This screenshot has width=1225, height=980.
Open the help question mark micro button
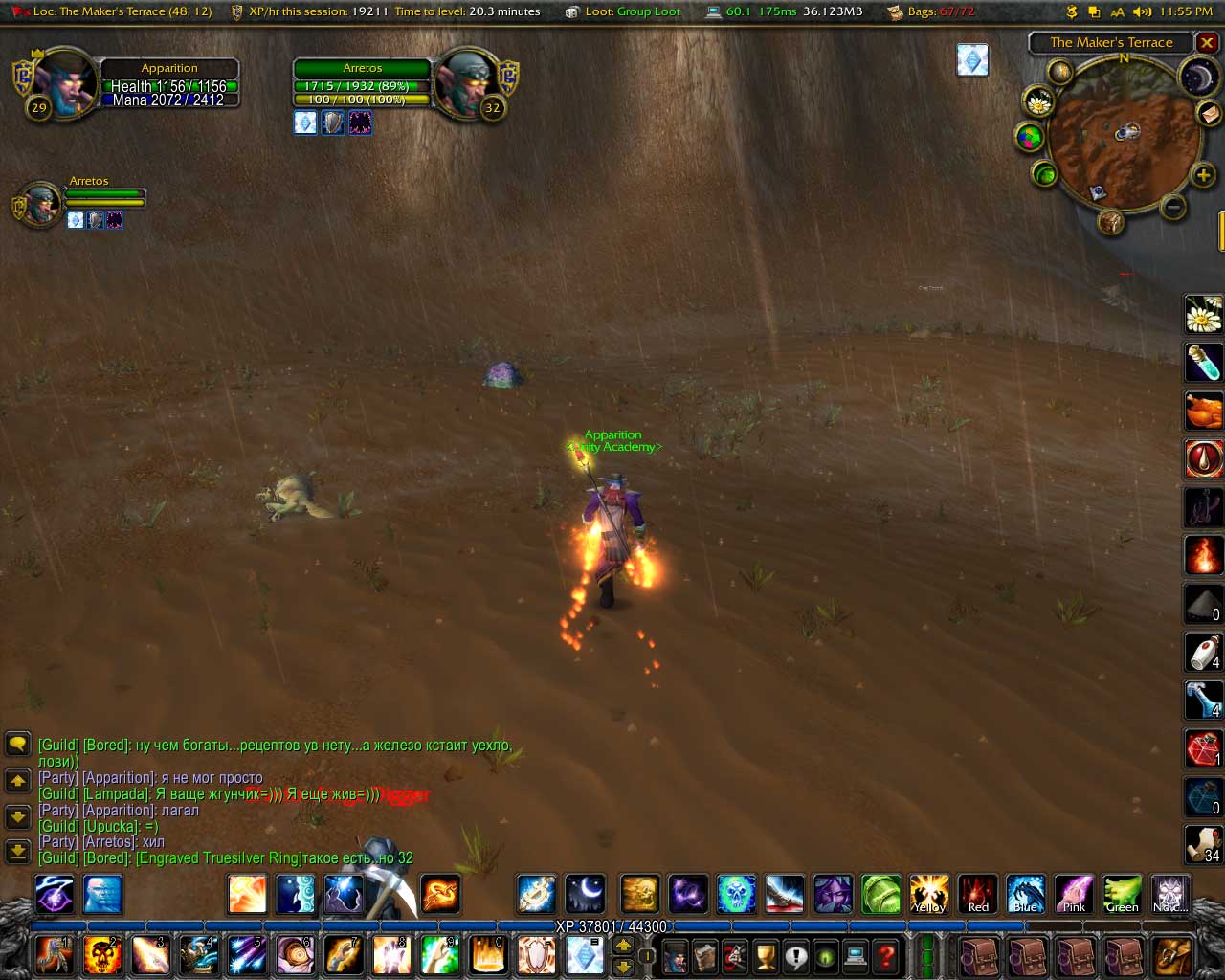pos(886,955)
